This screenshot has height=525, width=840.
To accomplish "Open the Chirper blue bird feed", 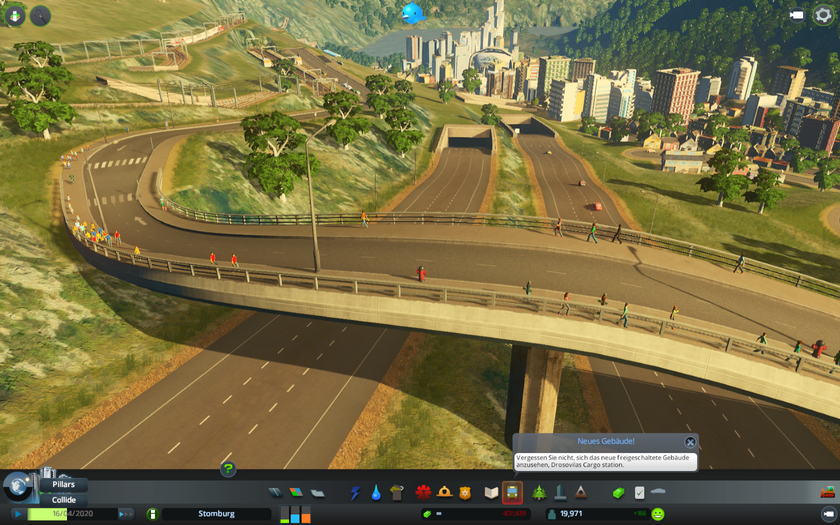I will (412, 13).
